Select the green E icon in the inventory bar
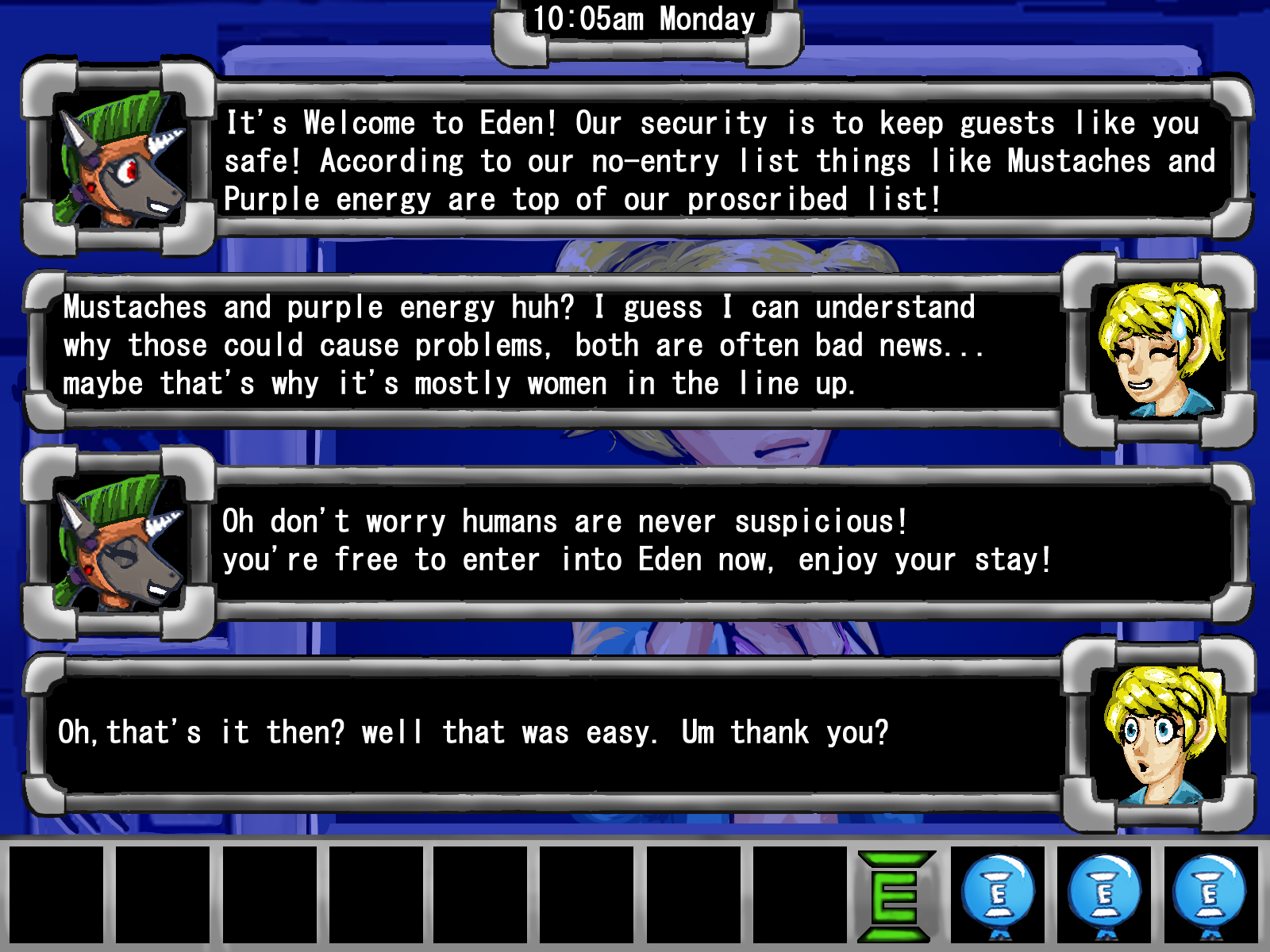This screenshot has height=952, width=1270. pyautogui.click(x=895, y=896)
